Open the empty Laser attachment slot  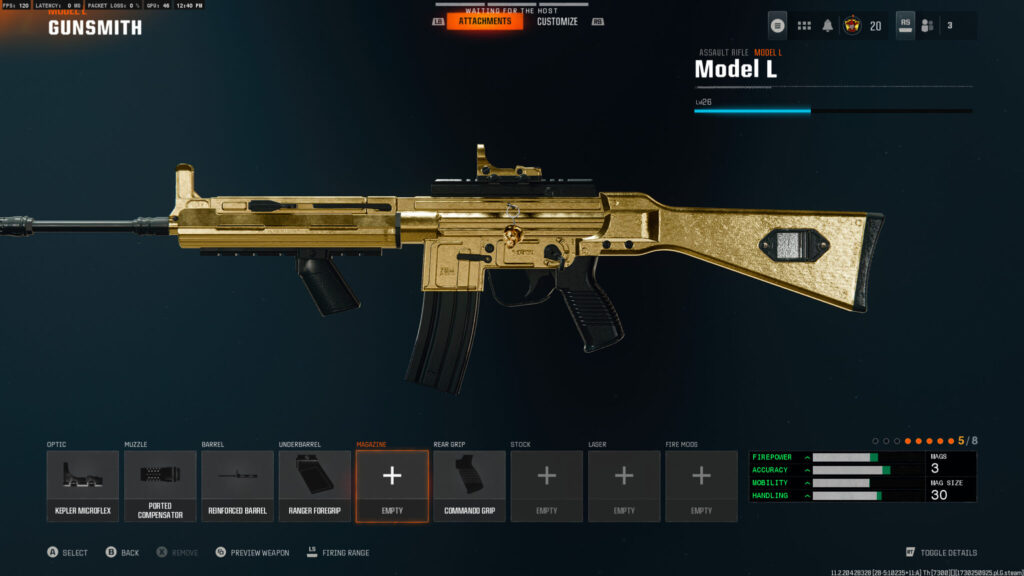(x=624, y=485)
